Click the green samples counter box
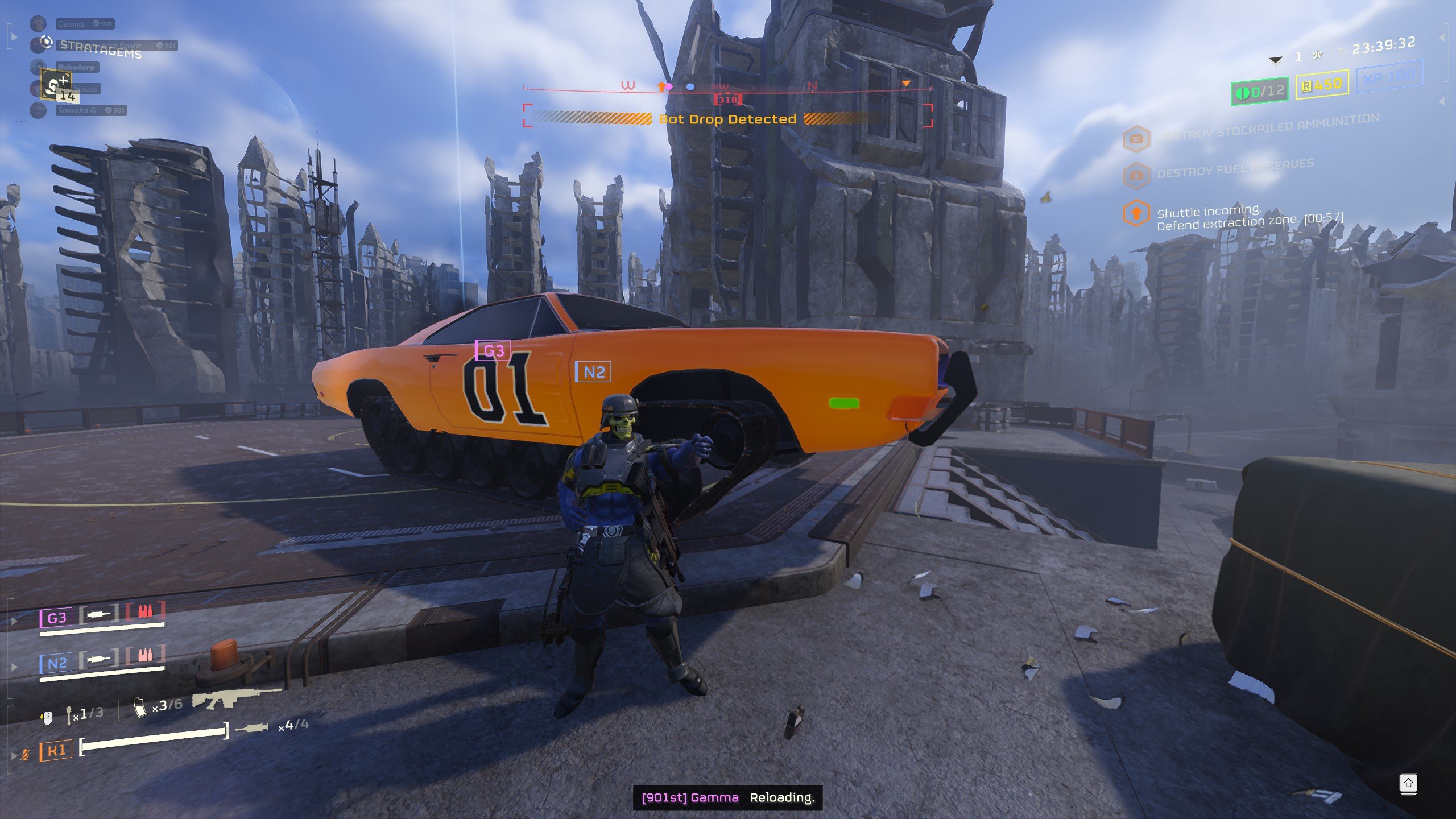 pos(1260,91)
